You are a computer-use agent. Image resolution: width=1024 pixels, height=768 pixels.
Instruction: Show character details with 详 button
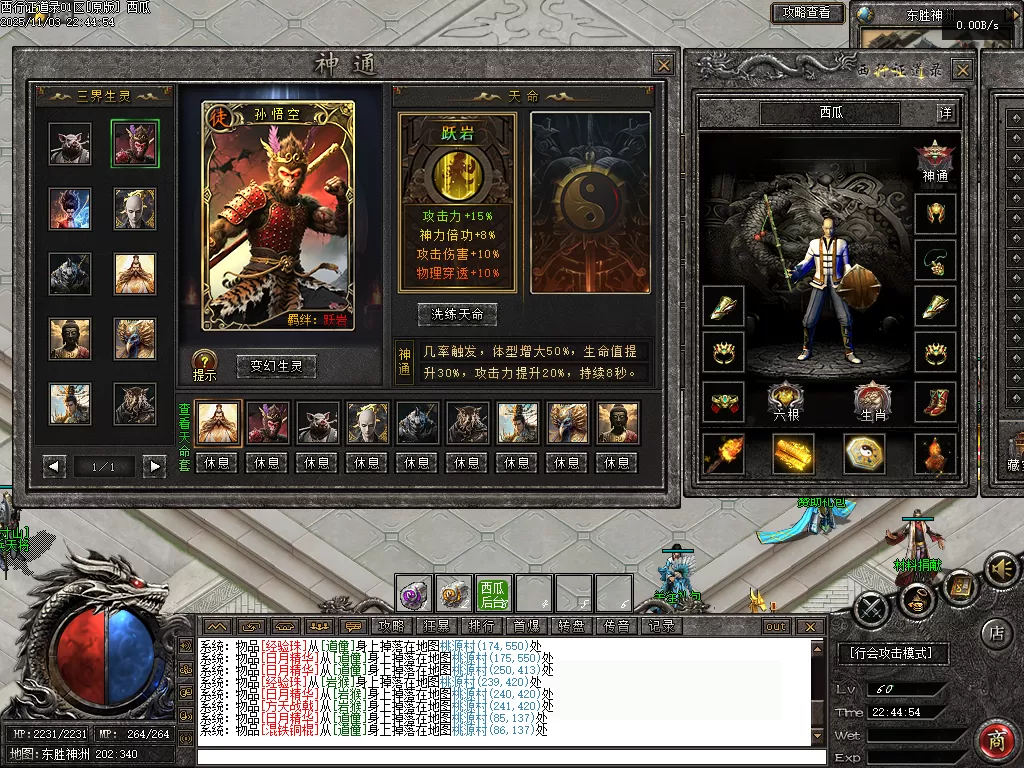(x=945, y=113)
